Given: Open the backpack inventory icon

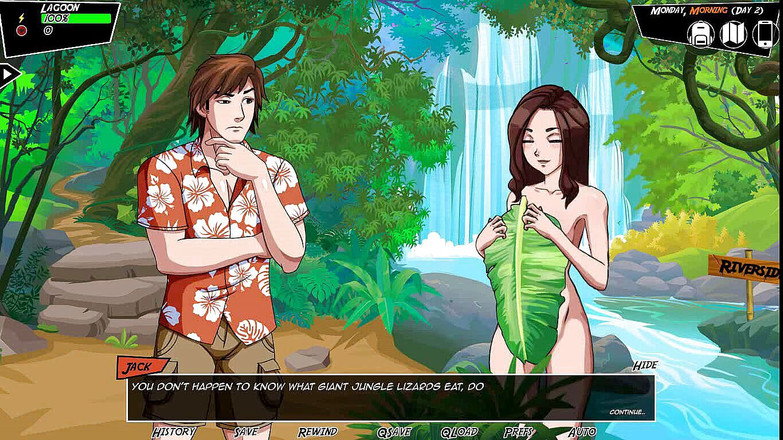Looking at the screenshot, I should (699, 33).
